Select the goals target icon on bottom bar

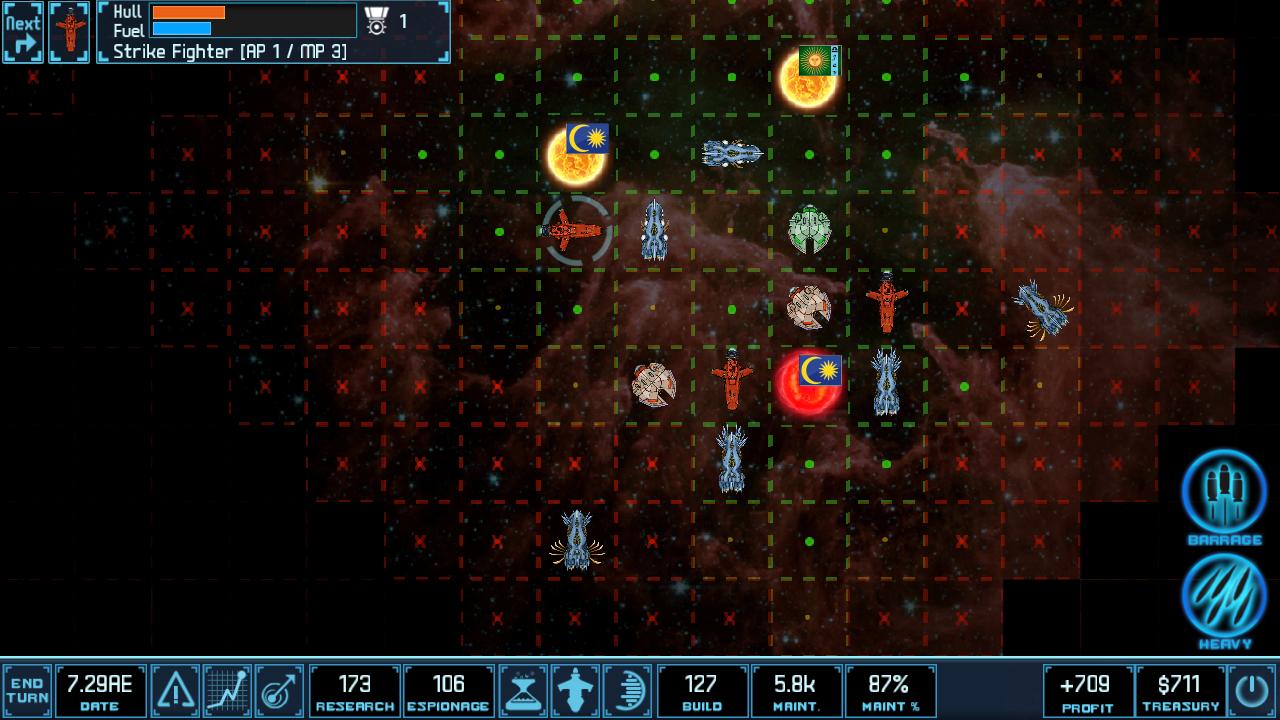277,688
